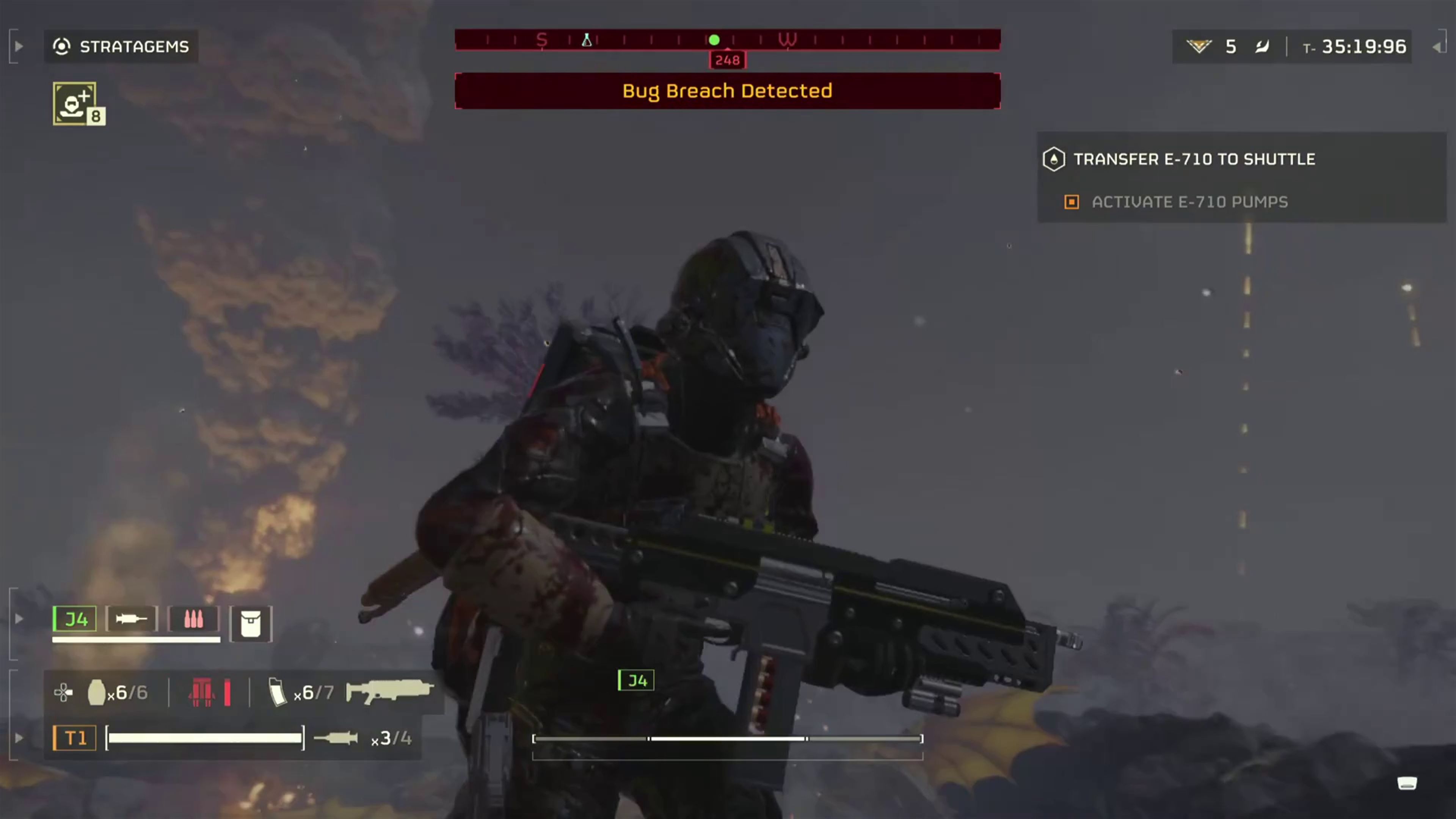Select the Transfer E-710 to Shuttle objective header

point(1195,159)
